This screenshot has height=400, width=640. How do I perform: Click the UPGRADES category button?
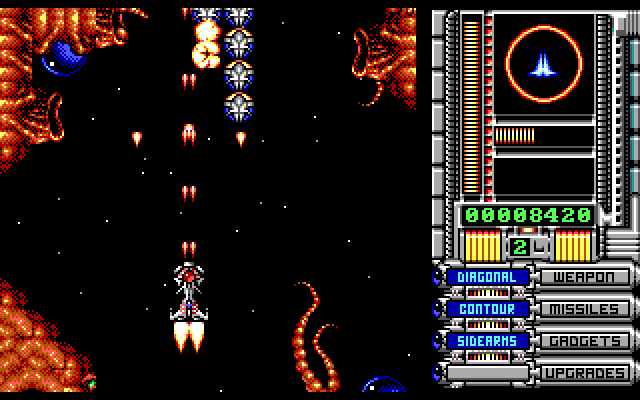pyautogui.click(x=586, y=373)
